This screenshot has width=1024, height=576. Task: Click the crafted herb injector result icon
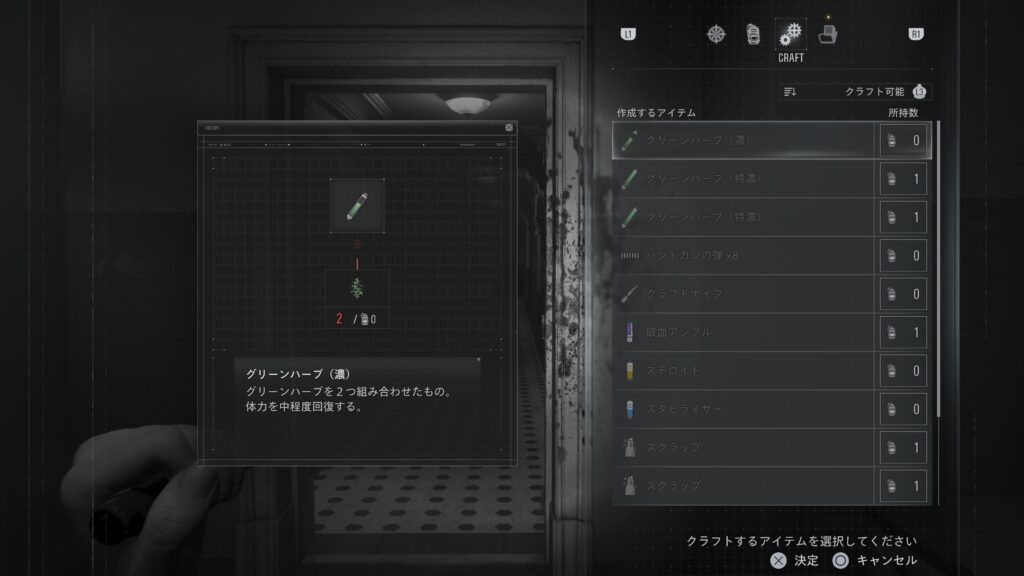click(x=357, y=205)
